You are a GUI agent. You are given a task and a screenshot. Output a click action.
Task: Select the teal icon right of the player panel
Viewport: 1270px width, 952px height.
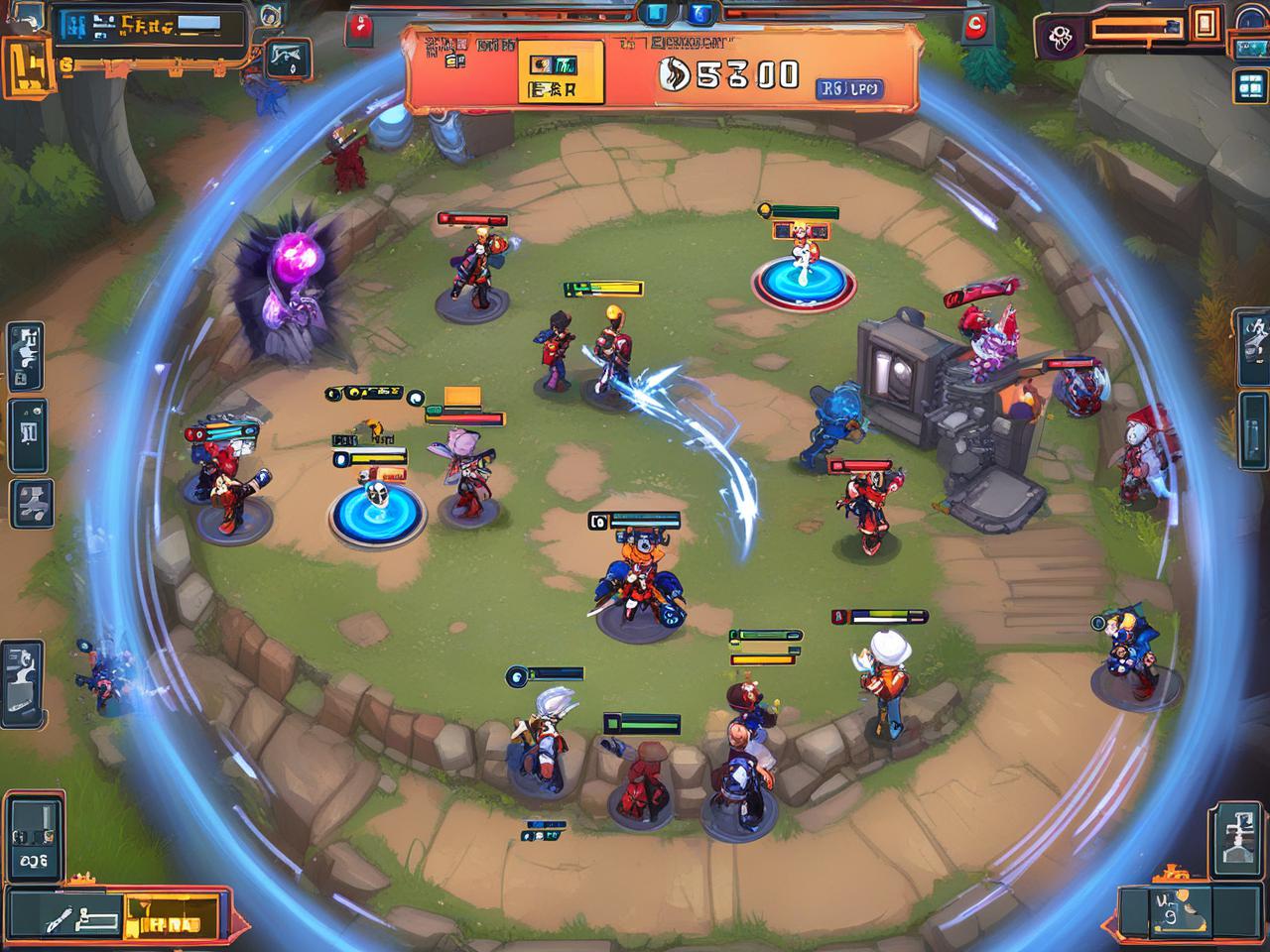coord(289,58)
